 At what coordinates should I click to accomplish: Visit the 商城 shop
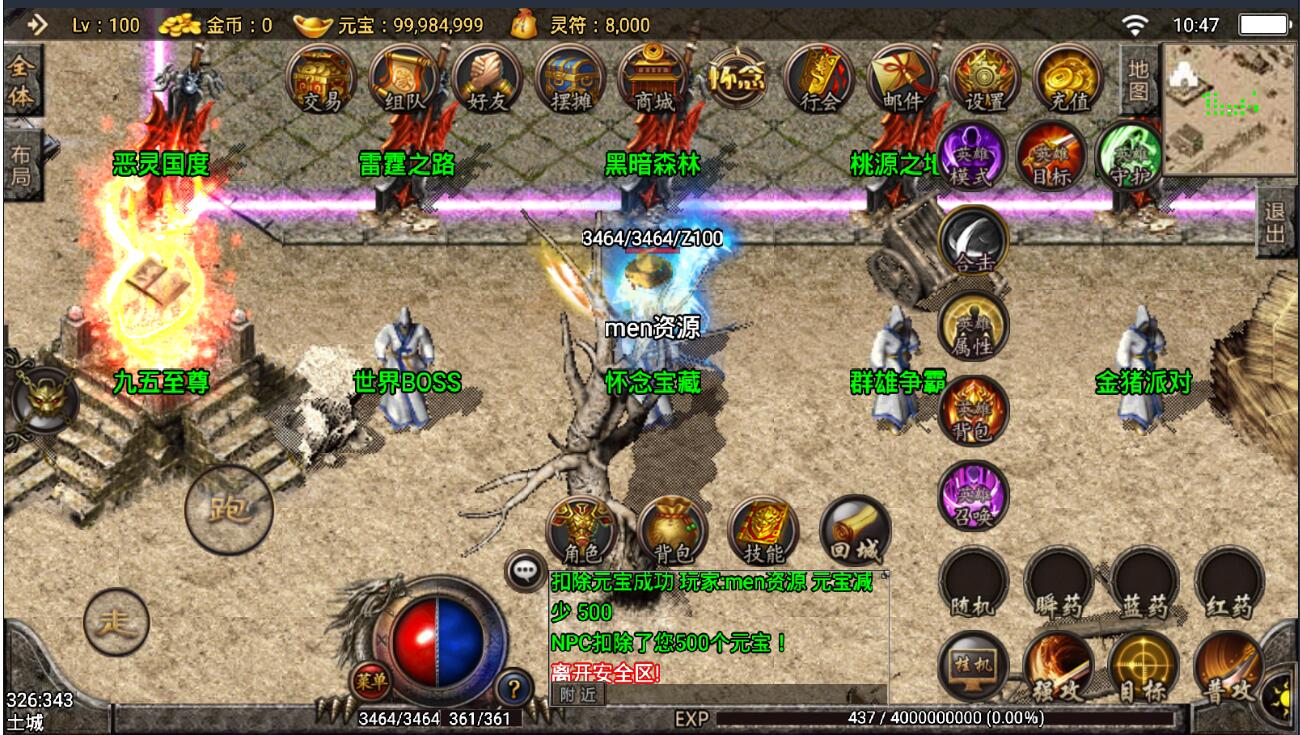(653, 79)
